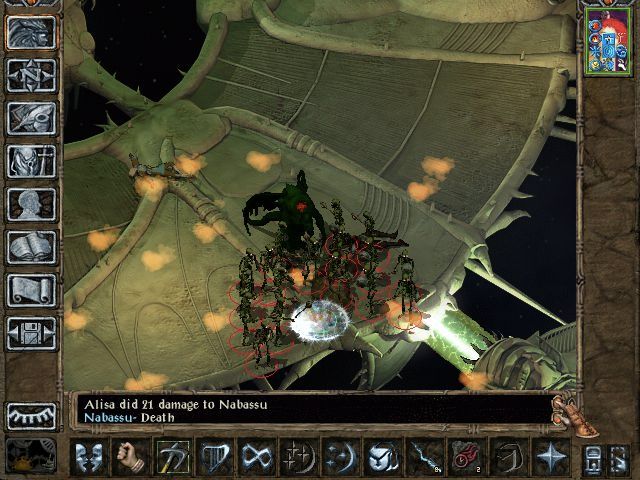The height and width of the screenshot is (480, 640).
Task: Select the four-pointed star action button
Action: click(x=551, y=457)
